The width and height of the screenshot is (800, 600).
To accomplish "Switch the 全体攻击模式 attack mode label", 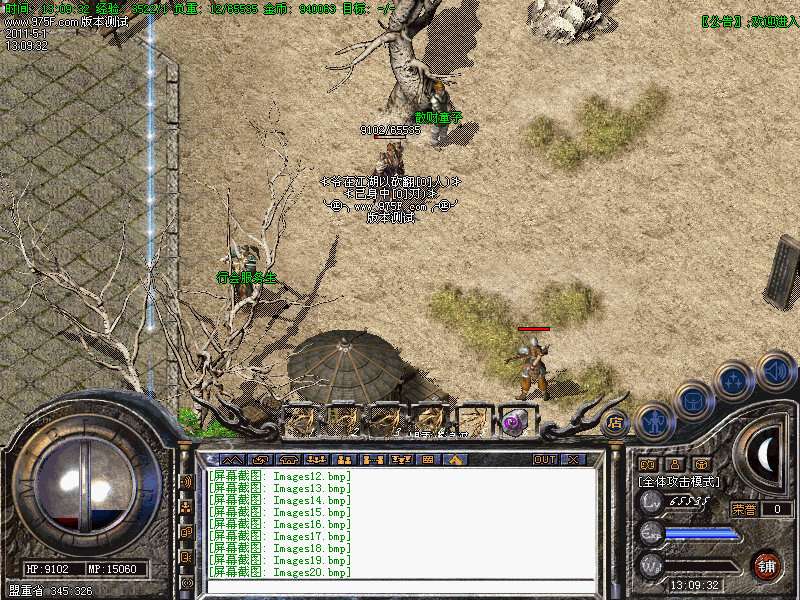I will click(x=680, y=481).
